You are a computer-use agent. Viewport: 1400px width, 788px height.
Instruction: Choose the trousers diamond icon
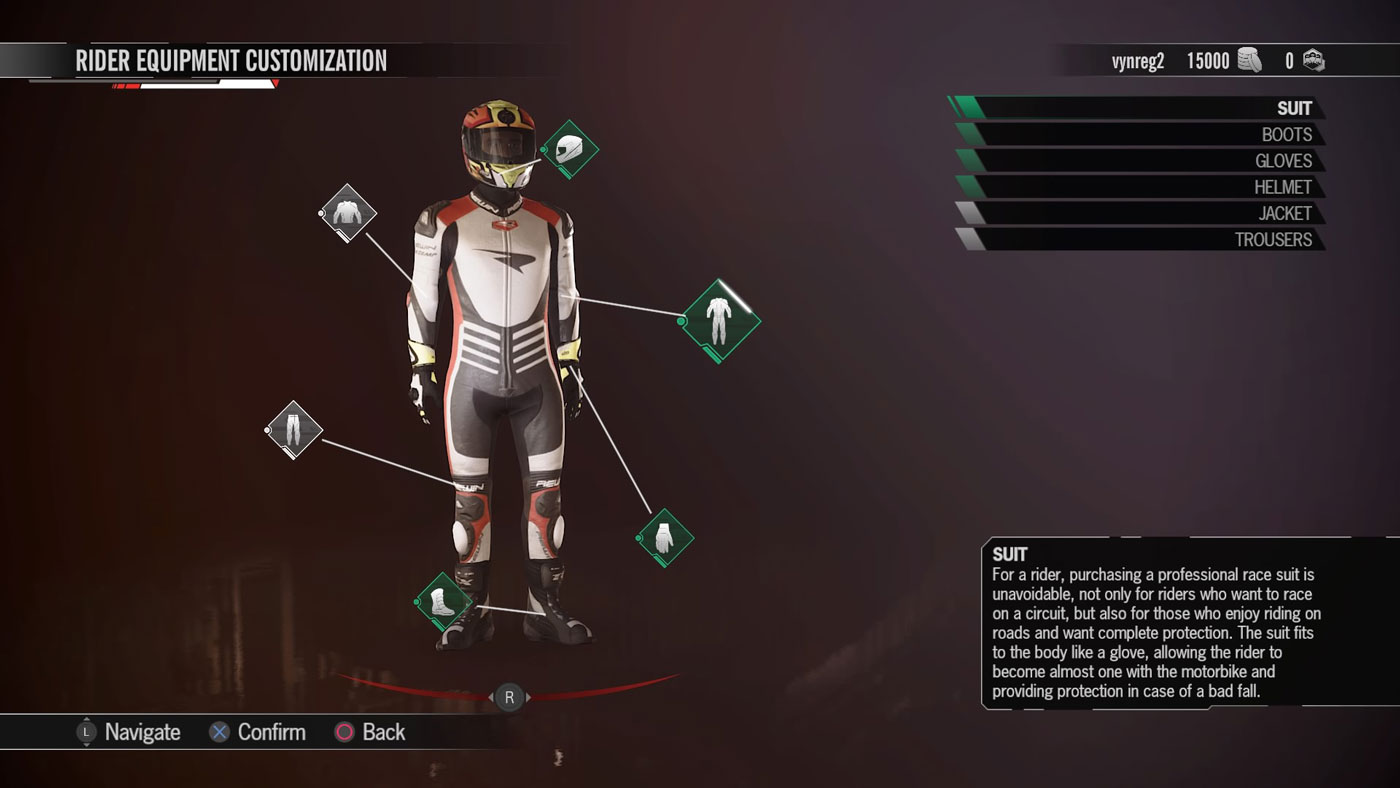(x=294, y=429)
